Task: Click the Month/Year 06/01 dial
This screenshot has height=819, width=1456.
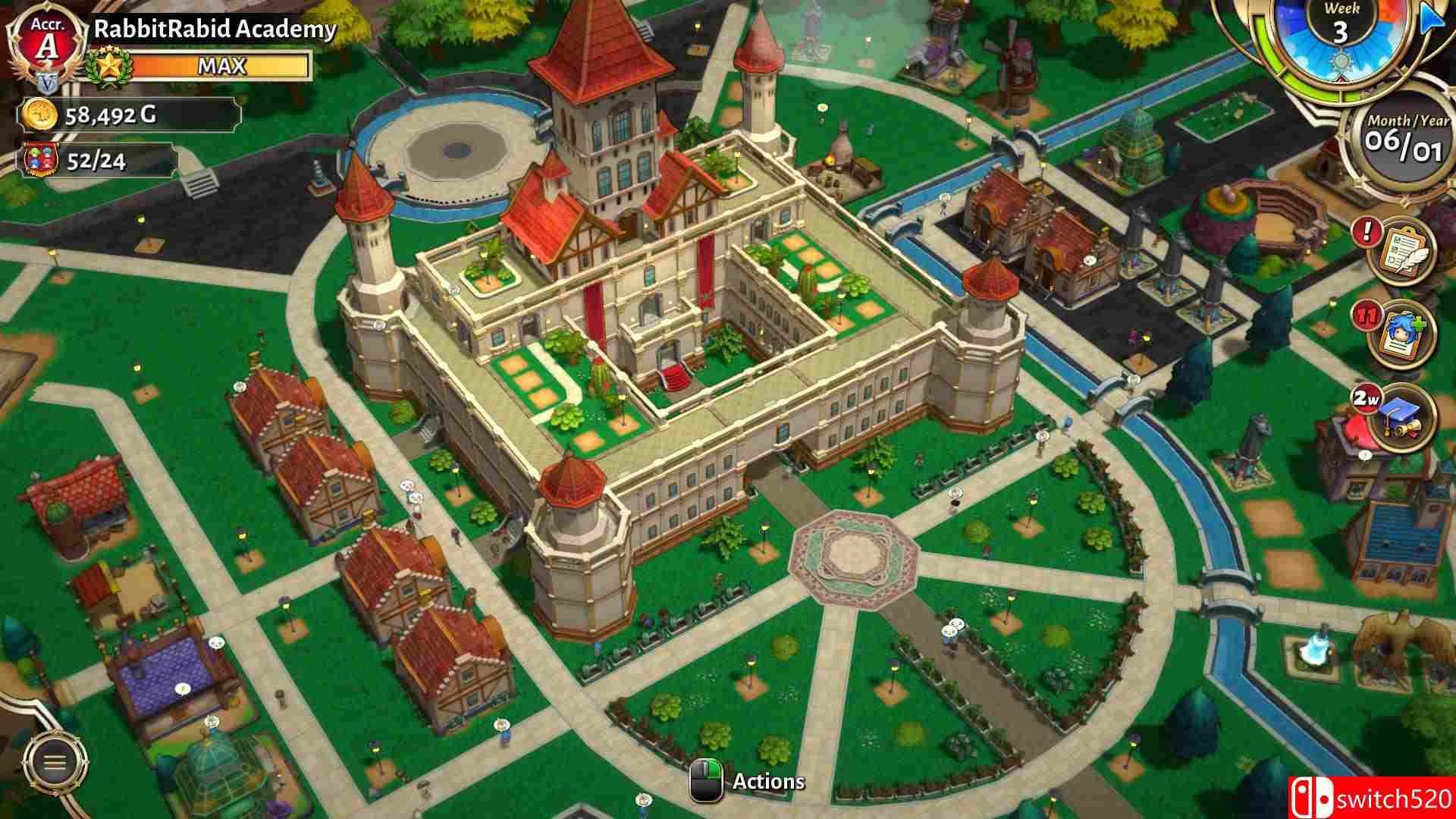Action: pyautogui.click(x=1406, y=139)
